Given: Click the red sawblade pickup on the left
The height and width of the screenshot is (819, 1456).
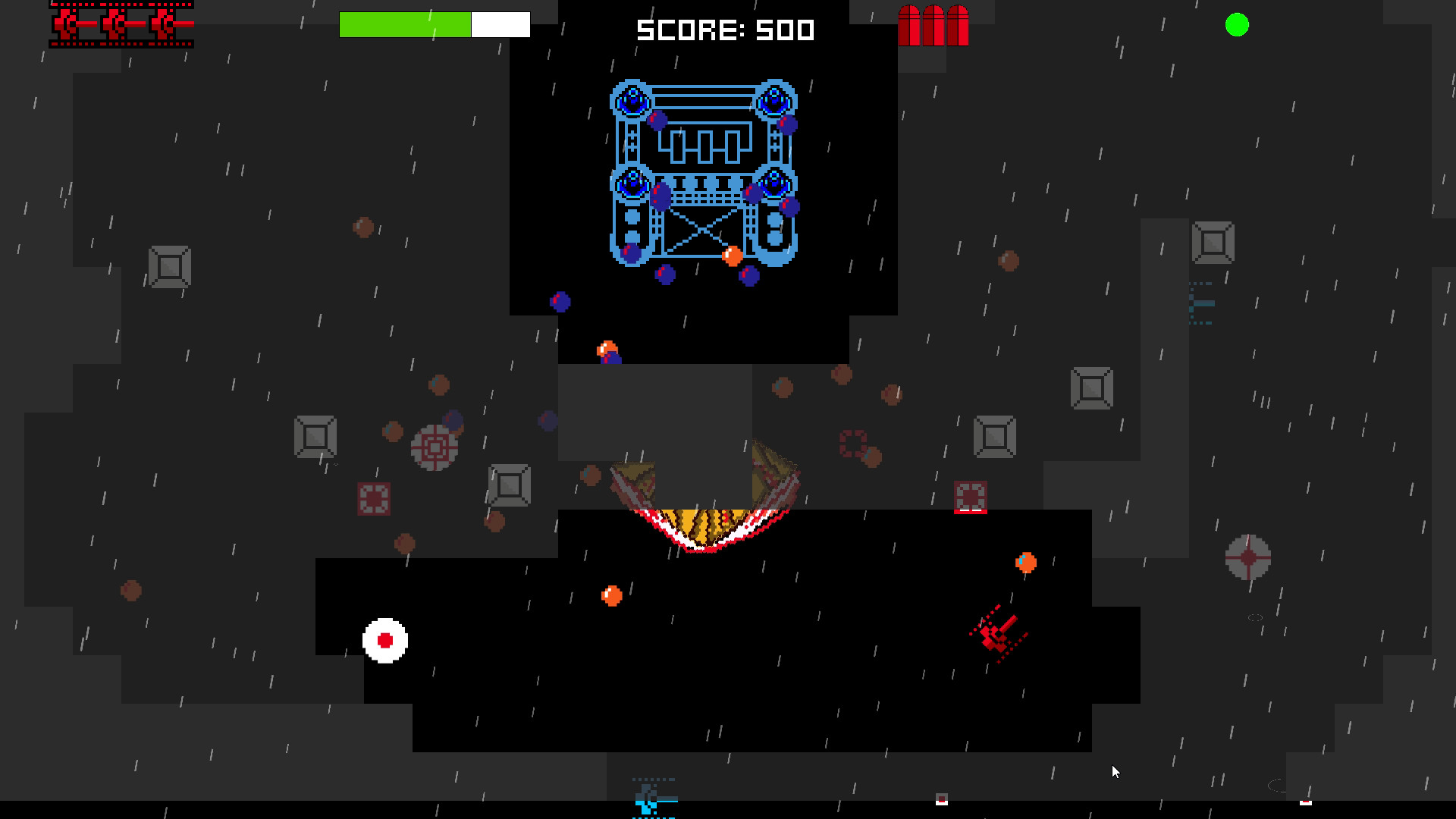Looking at the screenshot, I should tap(436, 447).
